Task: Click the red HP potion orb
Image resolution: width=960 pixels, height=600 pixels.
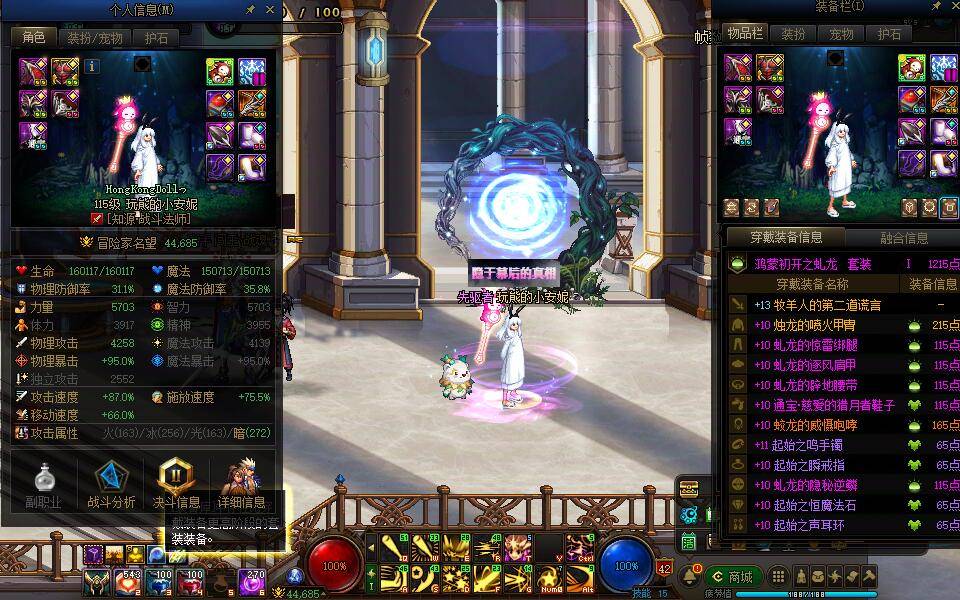Action: point(334,565)
